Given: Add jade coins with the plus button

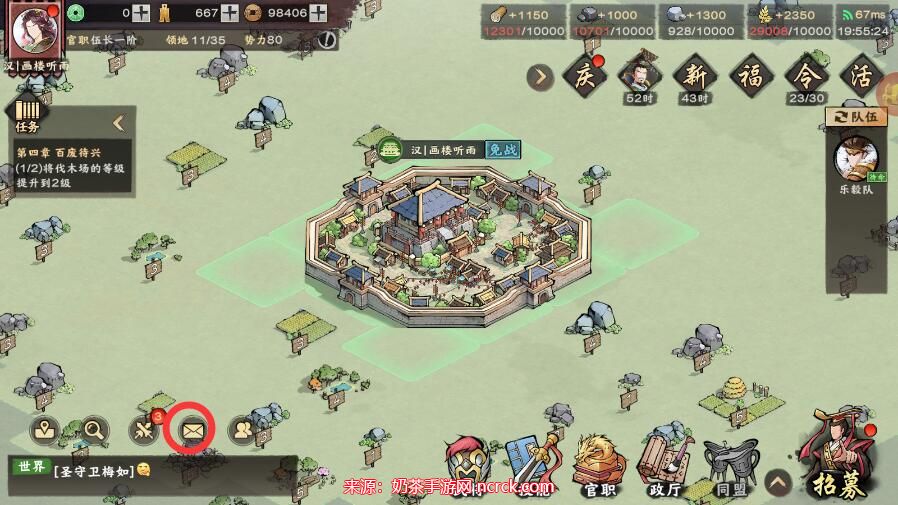Looking at the screenshot, I should pyautogui.click(x=142, y=13).
